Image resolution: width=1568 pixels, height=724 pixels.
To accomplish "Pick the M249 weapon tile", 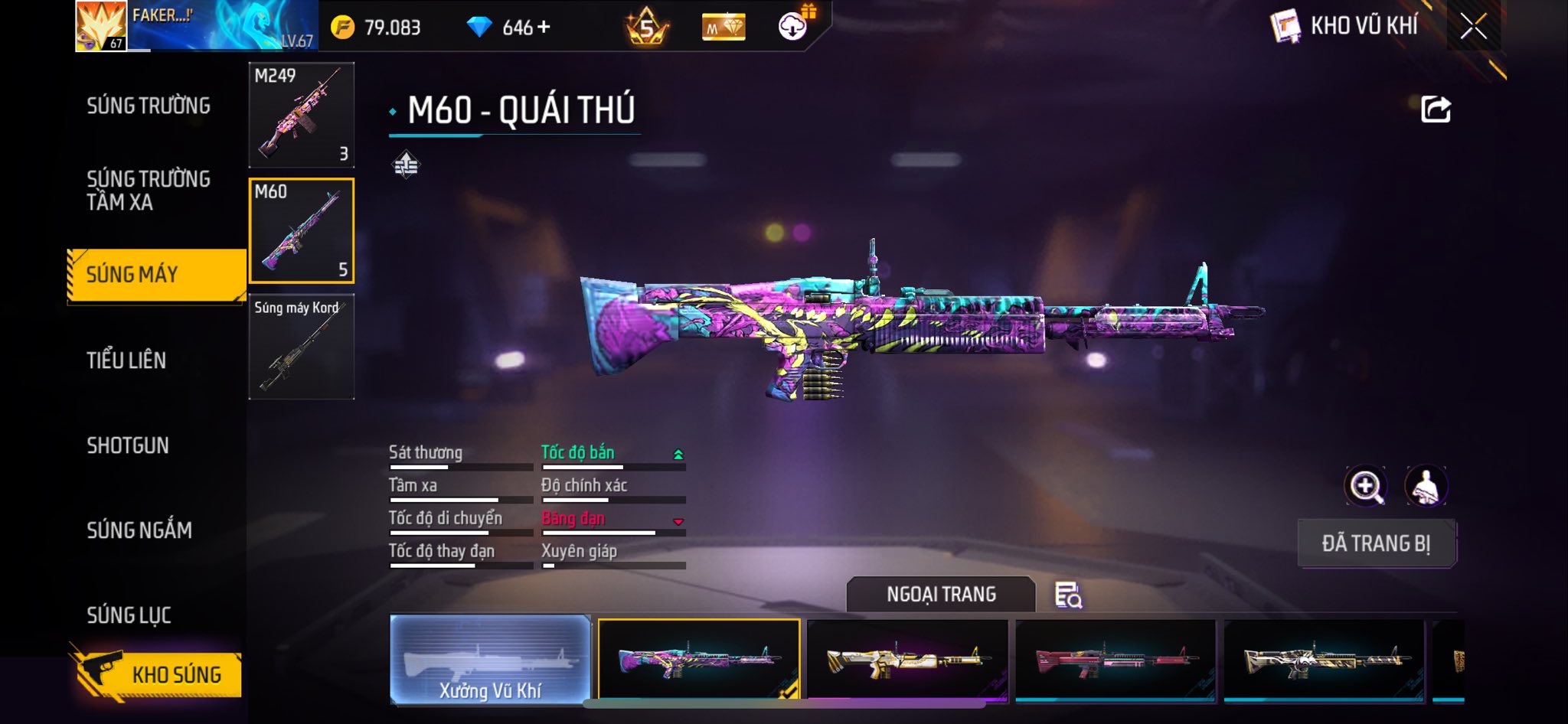I will point(302,115).
